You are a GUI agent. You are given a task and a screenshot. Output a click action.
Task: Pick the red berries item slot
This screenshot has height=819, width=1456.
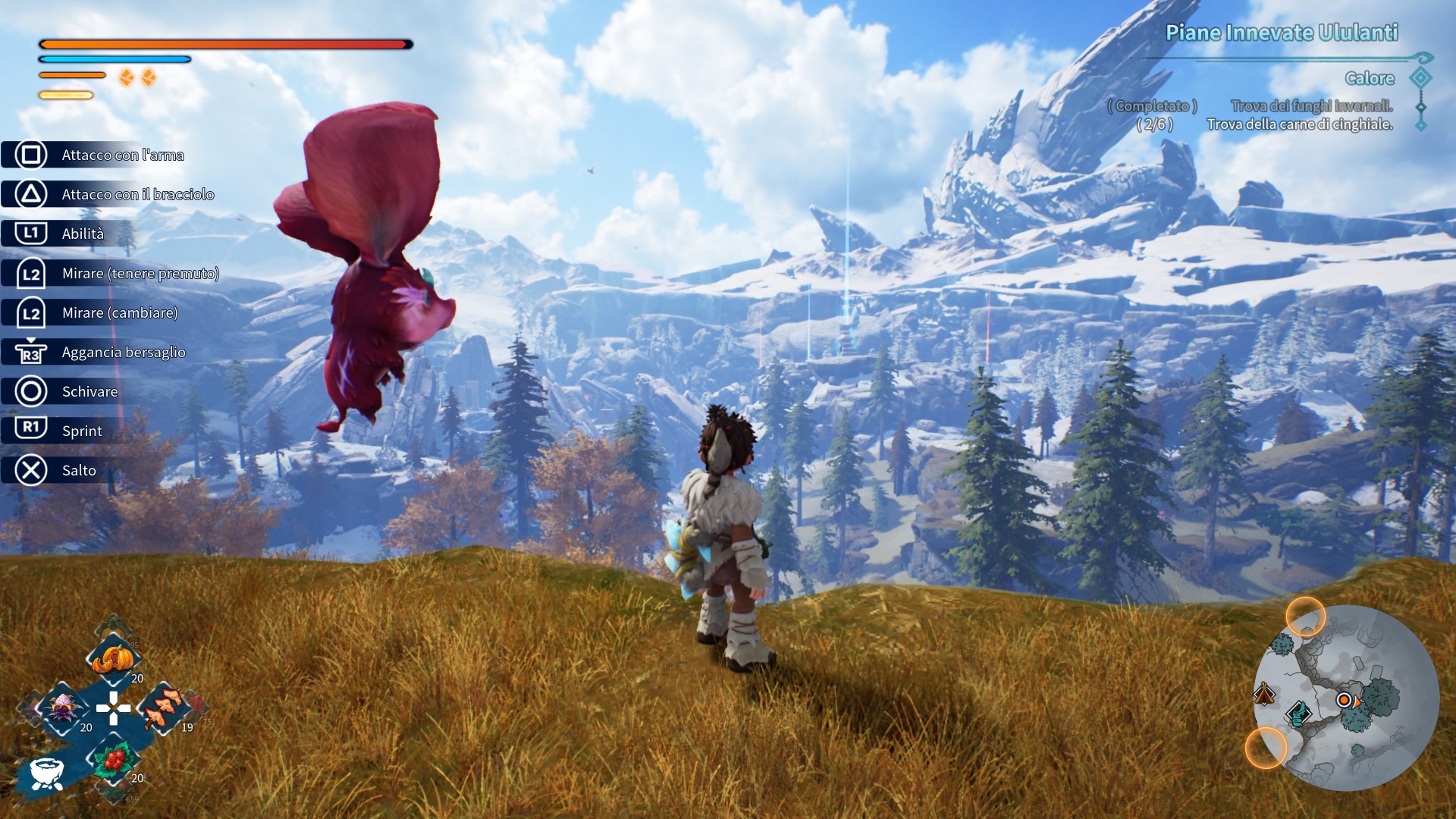point(114,758)
